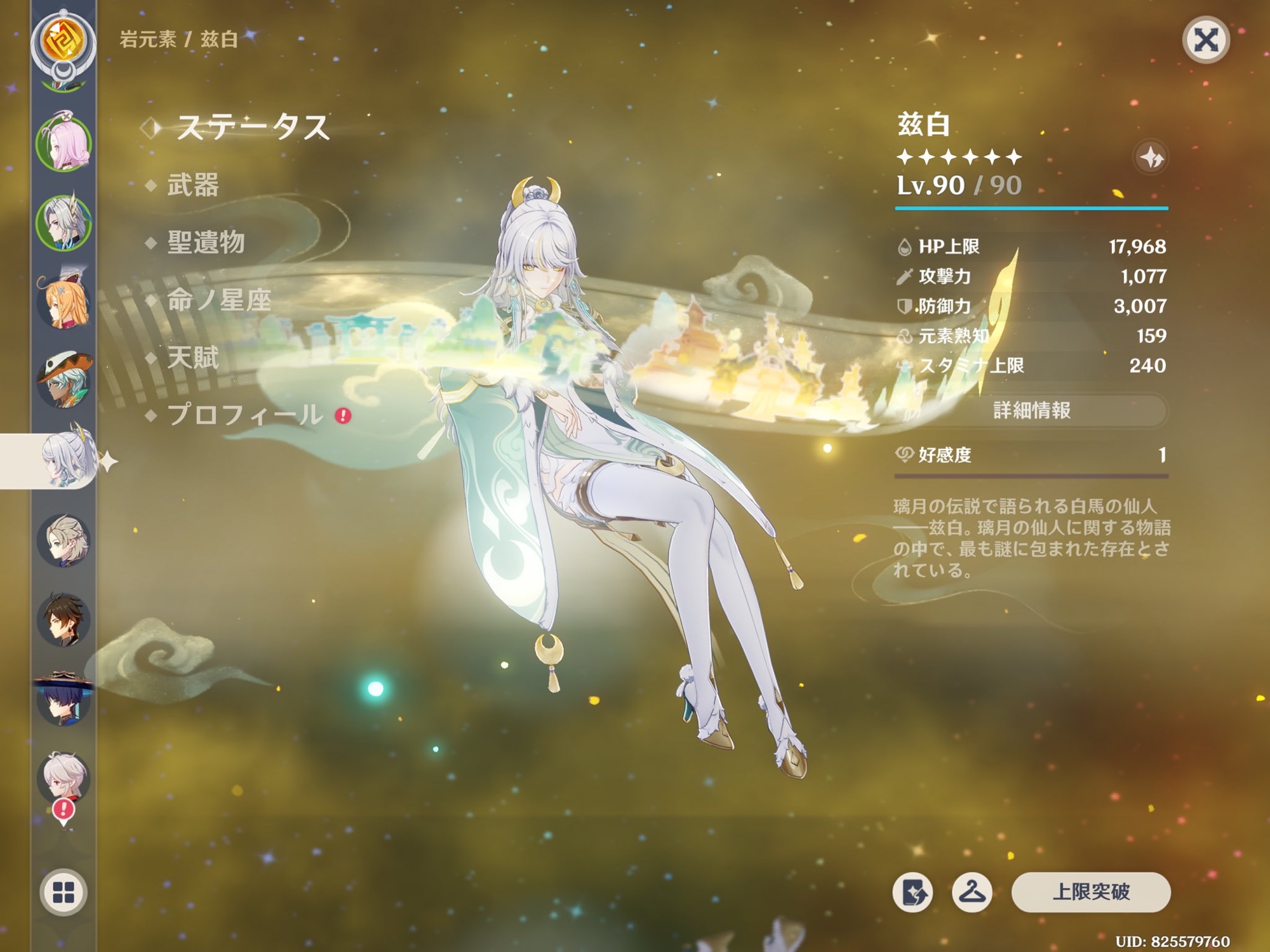Image resolution: width=1270 pixels, height=952 pixels.
Task: Open the 武器 weapon section
Action: coord(193,185)
